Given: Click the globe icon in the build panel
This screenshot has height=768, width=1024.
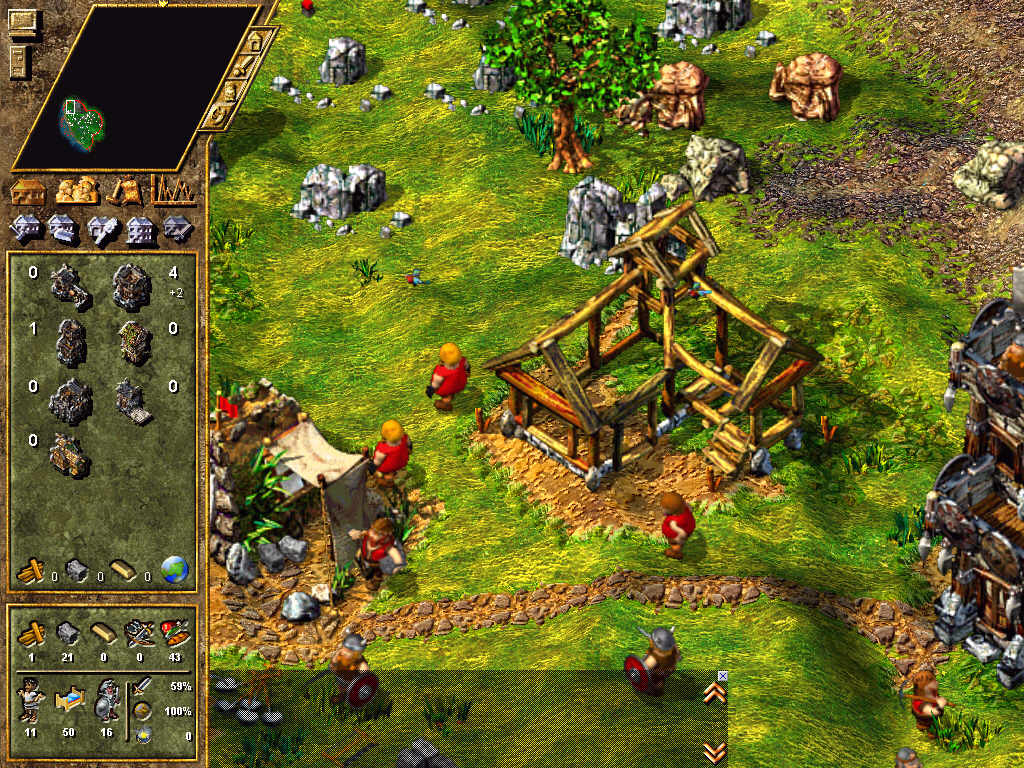Looking at the screenshot, I should pyautogui.click(x=175, y=570).
